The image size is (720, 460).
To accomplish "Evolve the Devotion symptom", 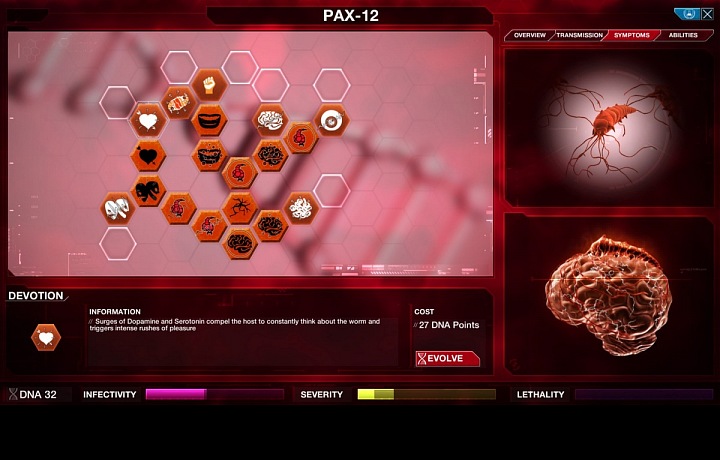I will click(448, 359).
